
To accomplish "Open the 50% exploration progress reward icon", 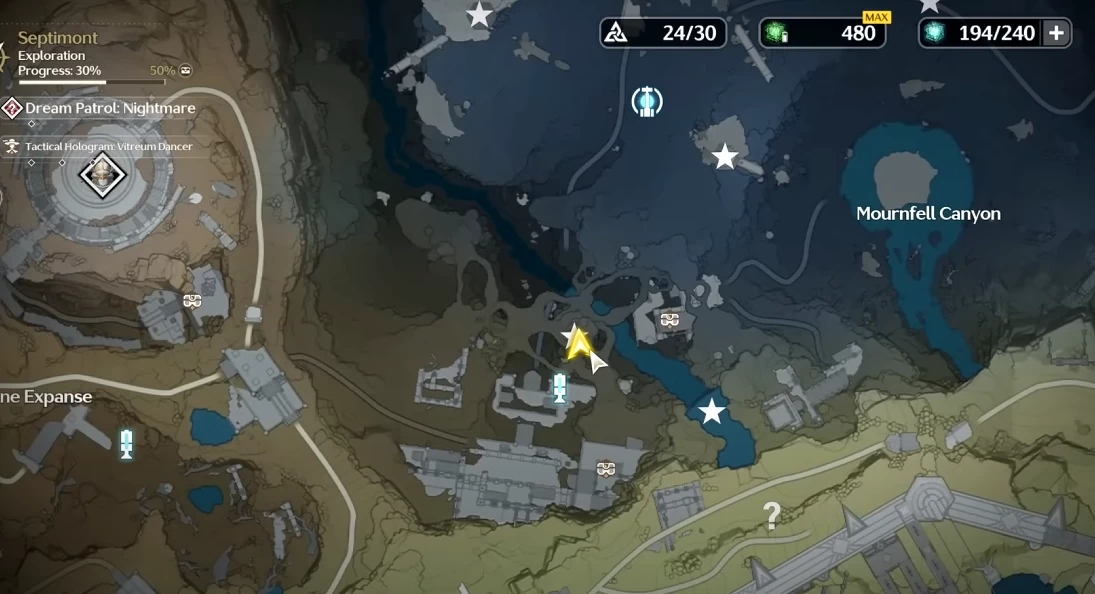I will pos(185,71).
